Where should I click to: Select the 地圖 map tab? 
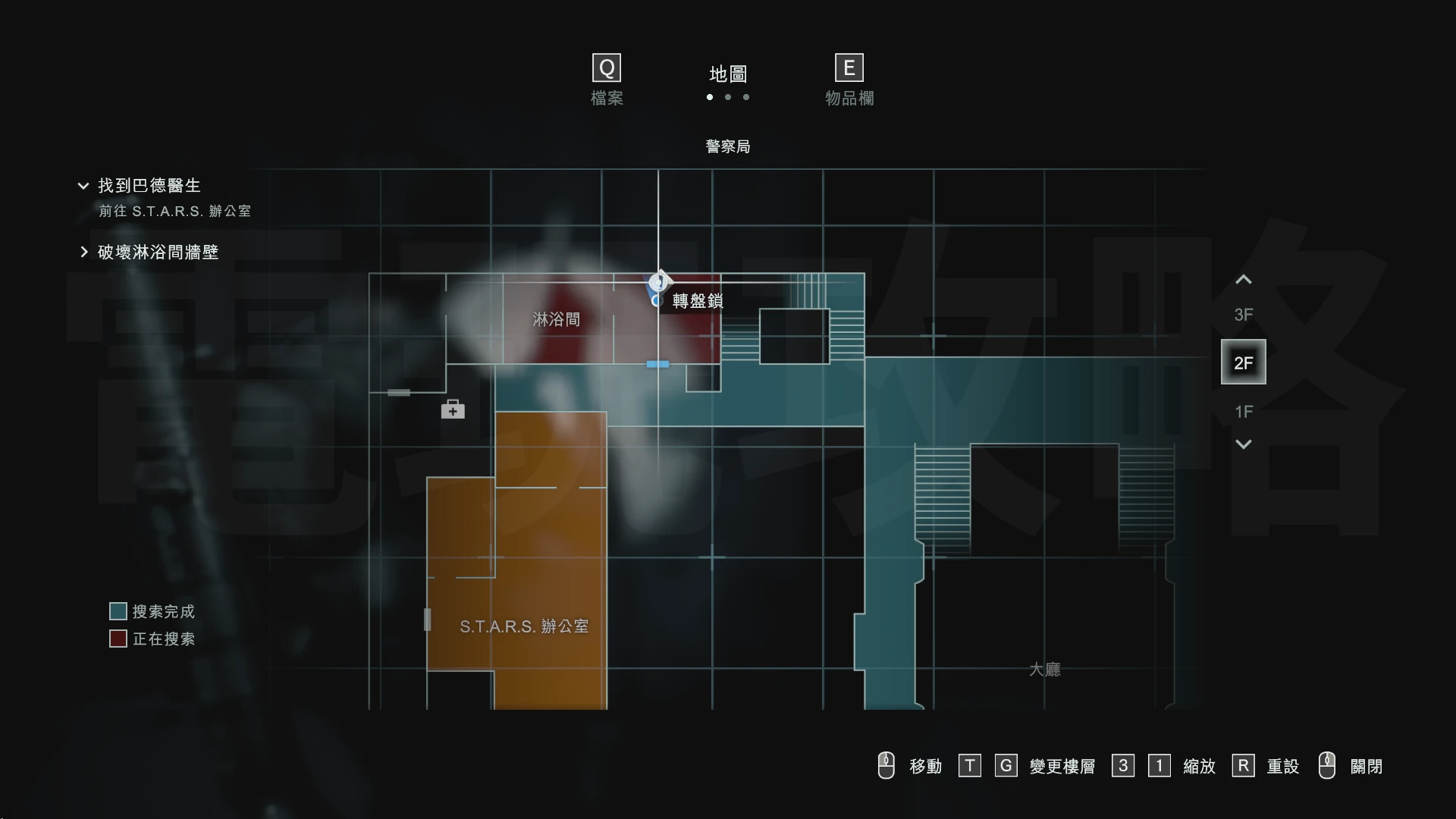(728, 74)
